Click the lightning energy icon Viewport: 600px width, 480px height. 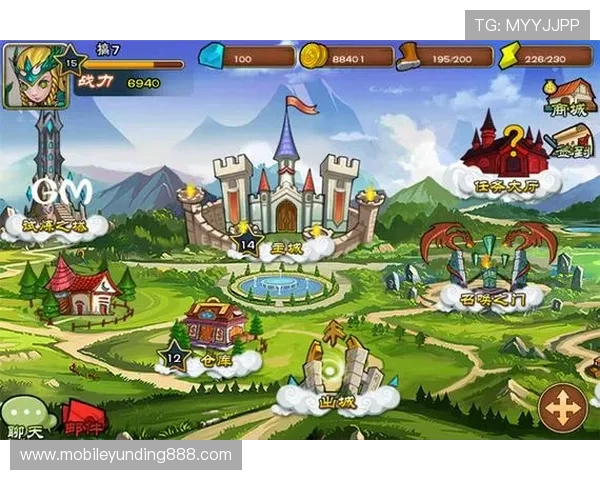(511, 56)
